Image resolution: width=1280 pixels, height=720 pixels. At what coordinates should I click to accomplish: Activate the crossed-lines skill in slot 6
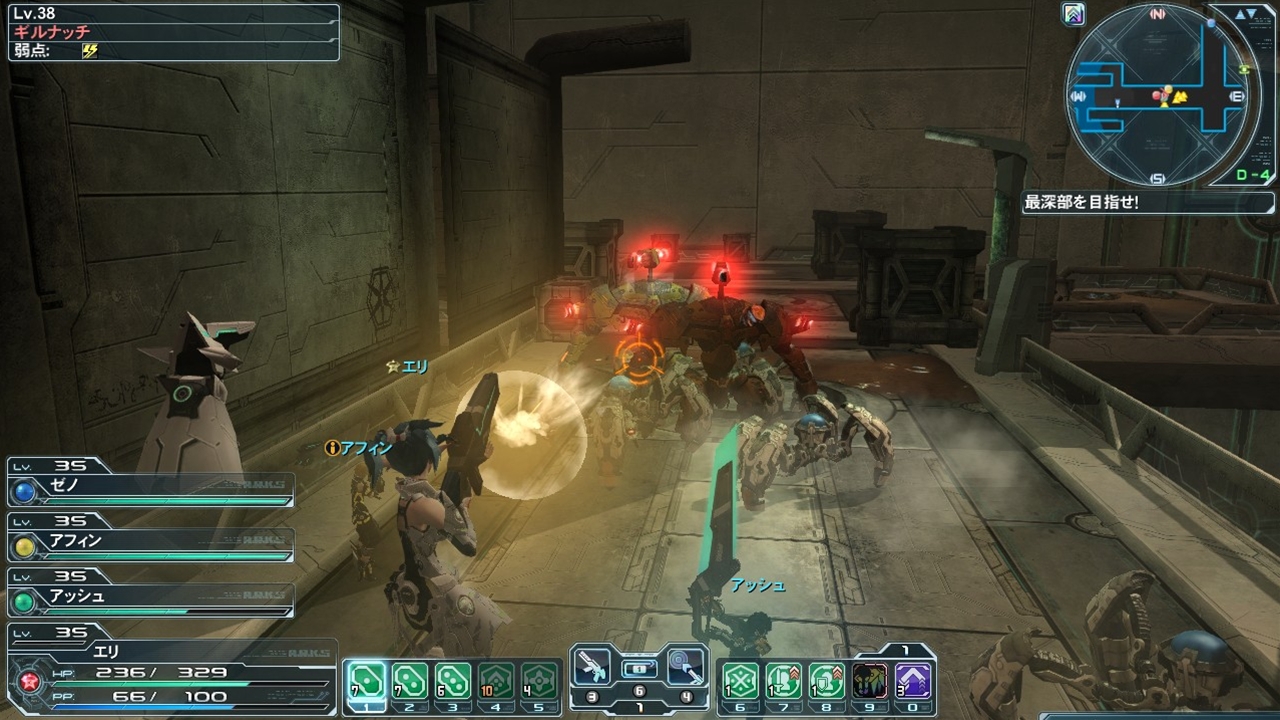[740, 681]
